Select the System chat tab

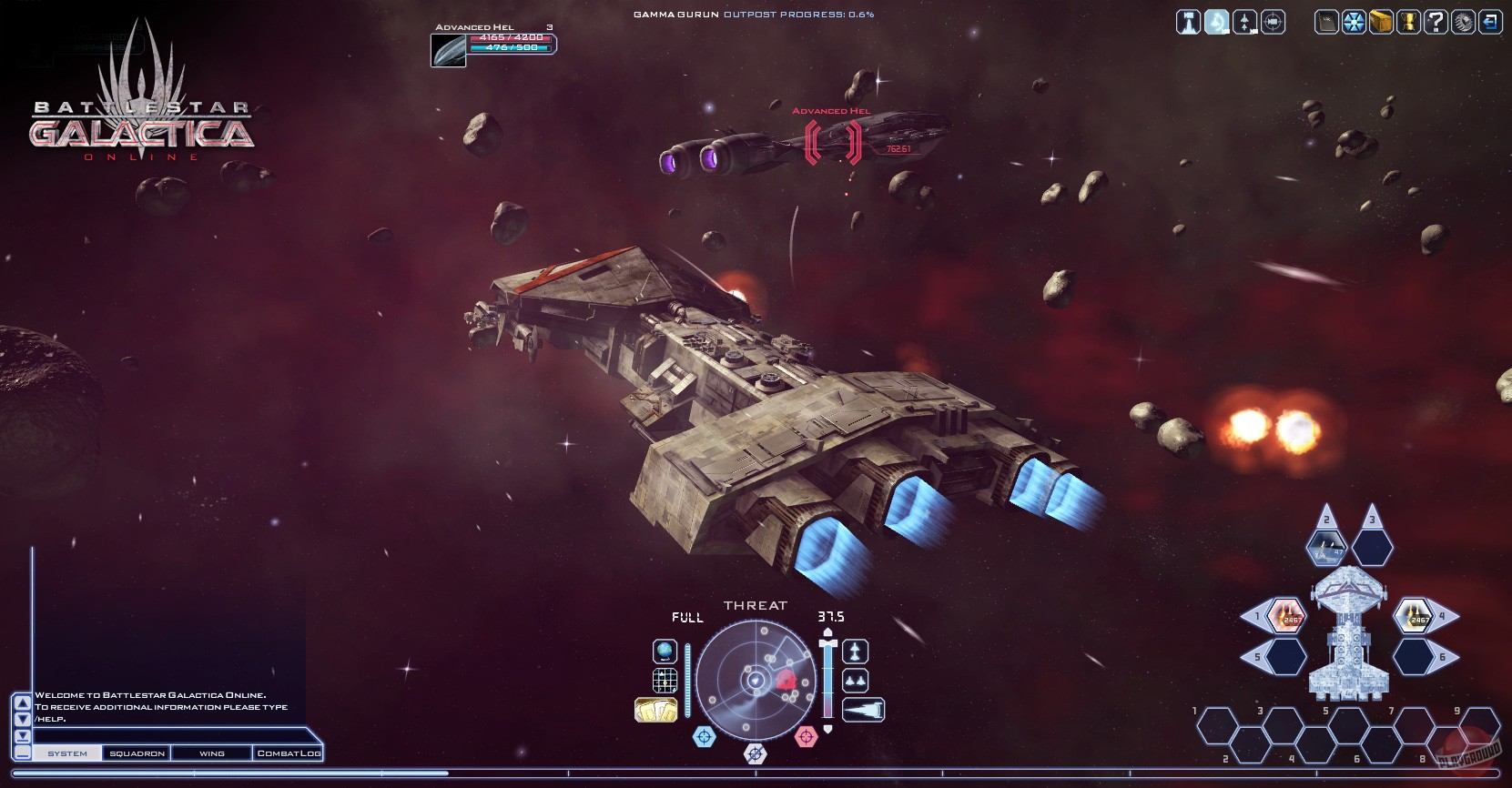[68, 754]
